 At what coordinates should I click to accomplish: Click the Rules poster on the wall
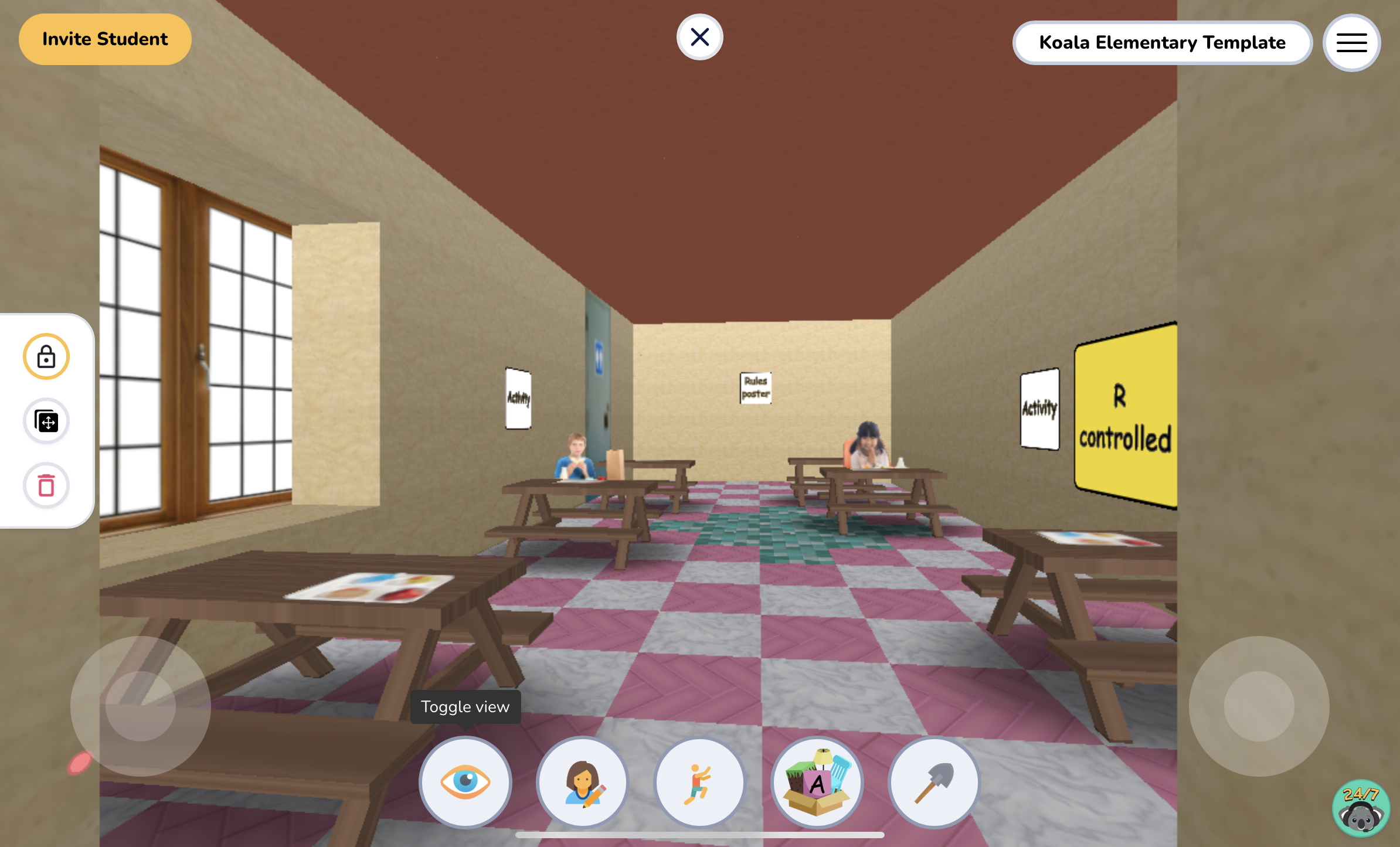(755, 387)
